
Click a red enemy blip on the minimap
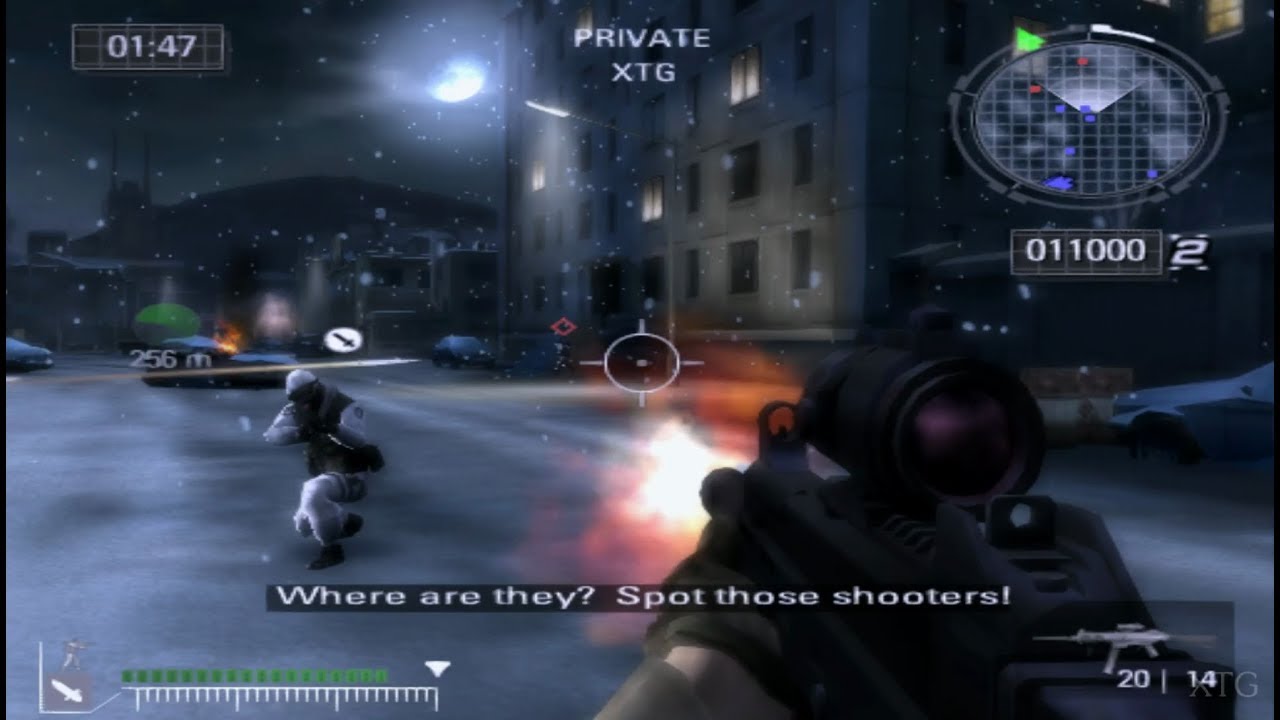[1082, 61]
